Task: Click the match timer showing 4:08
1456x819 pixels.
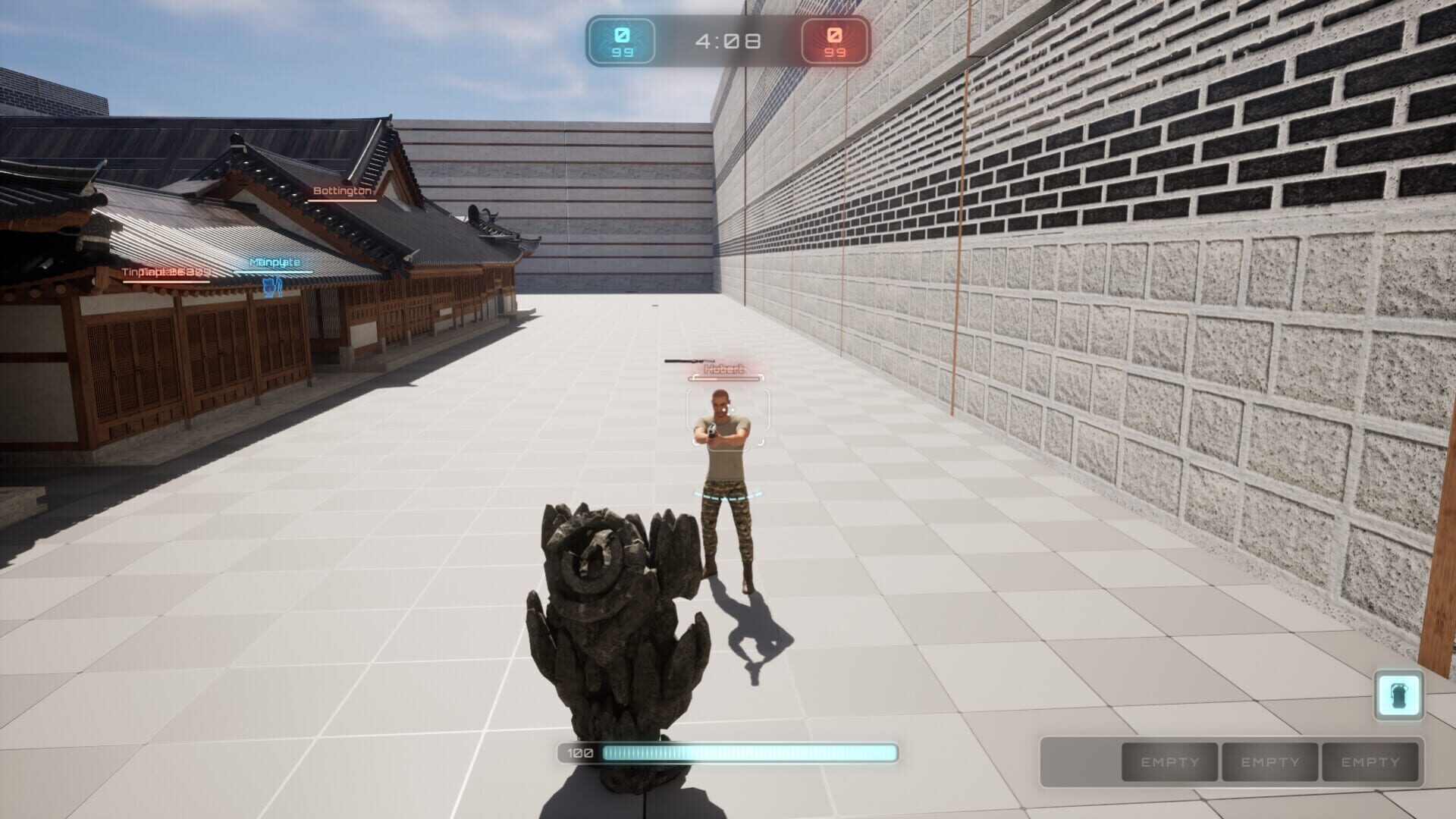Action: pyautogui.click(x=726, y=42)
